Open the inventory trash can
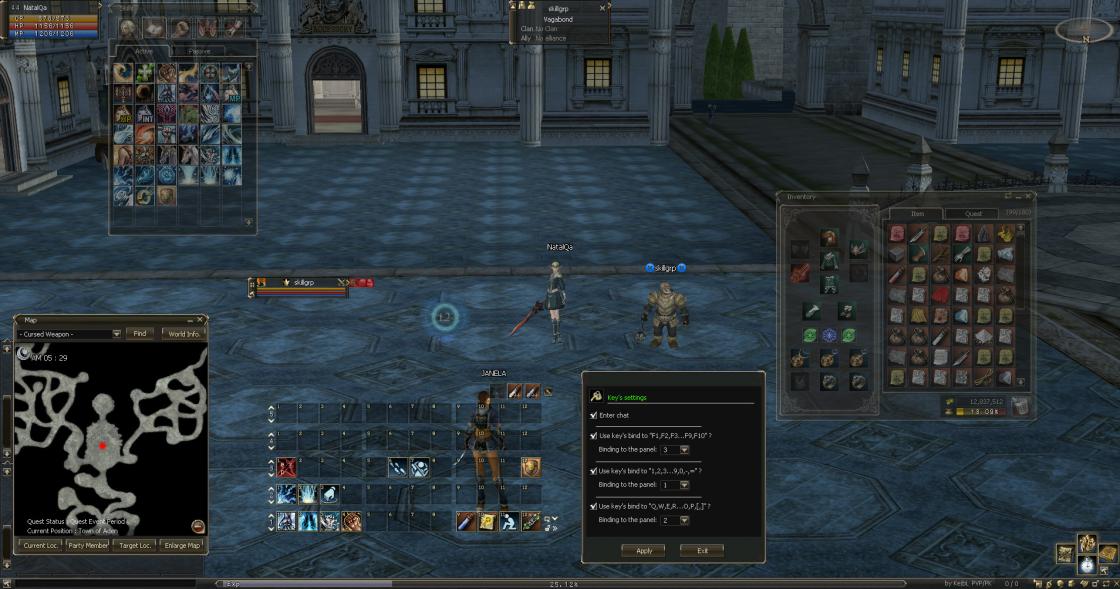The image size is (1120, 589). pyautogui.click(x=1018, y=405)
